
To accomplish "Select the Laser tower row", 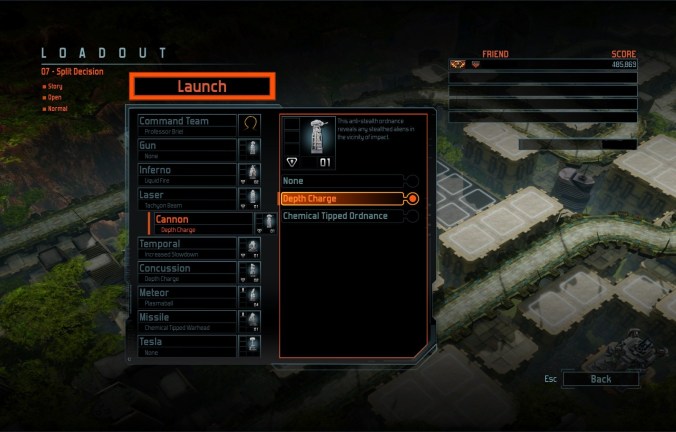I will point(186,198).
